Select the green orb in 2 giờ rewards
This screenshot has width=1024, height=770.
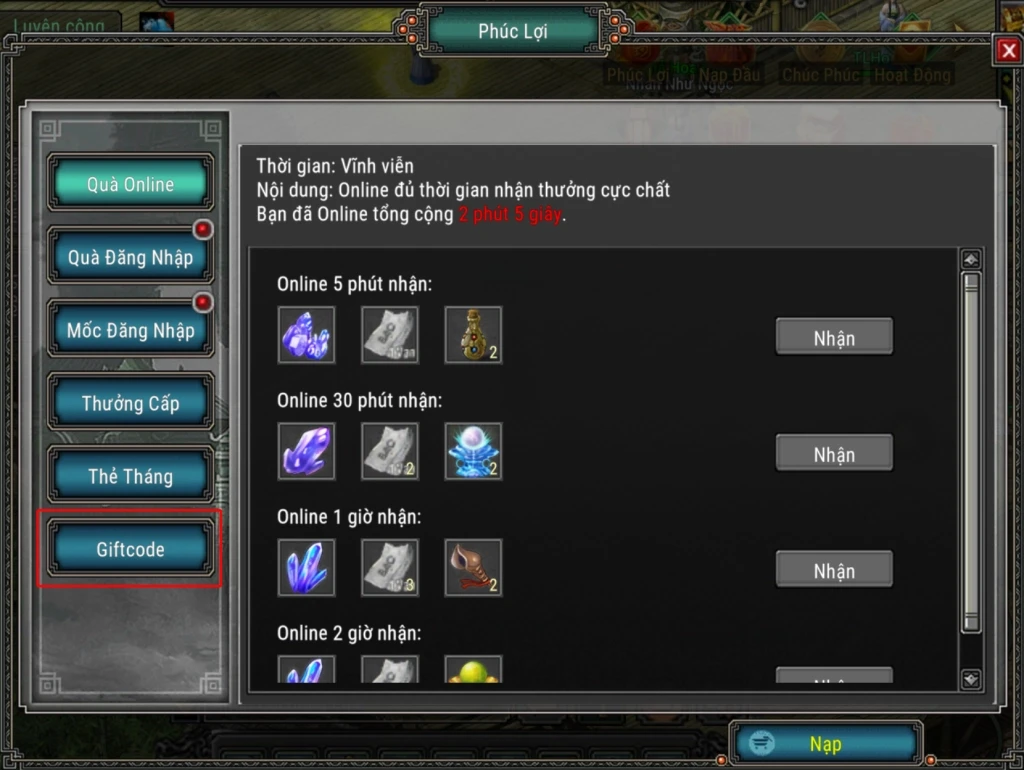(473, 670)
